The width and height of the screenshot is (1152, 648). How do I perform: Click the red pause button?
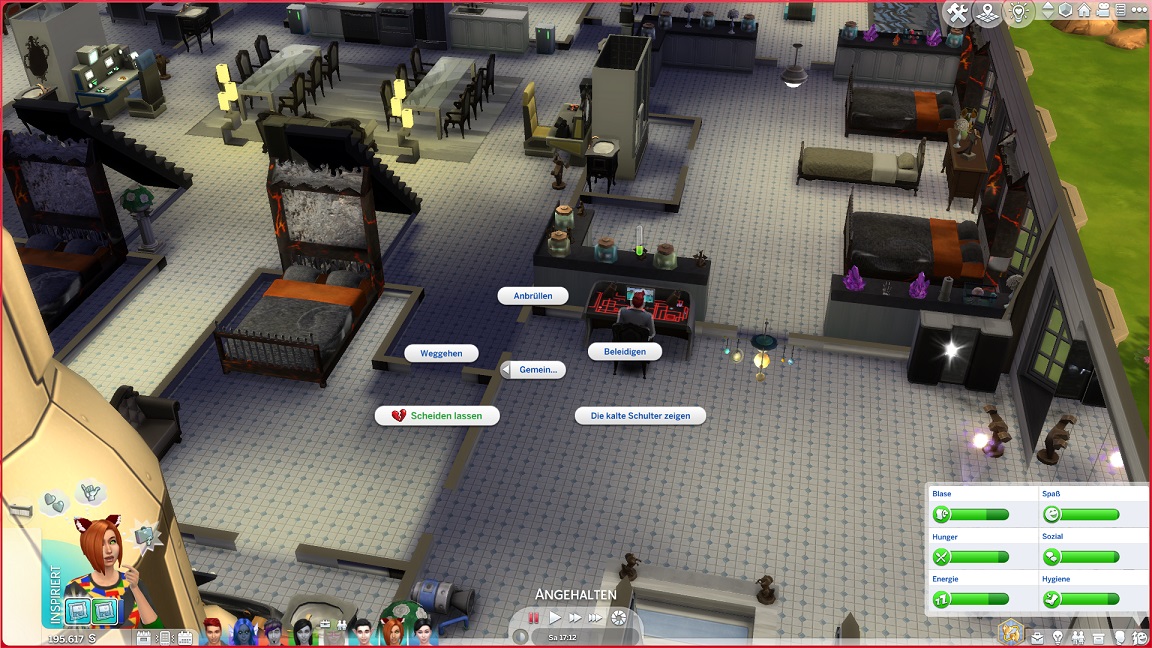click(x=534, y=618)
